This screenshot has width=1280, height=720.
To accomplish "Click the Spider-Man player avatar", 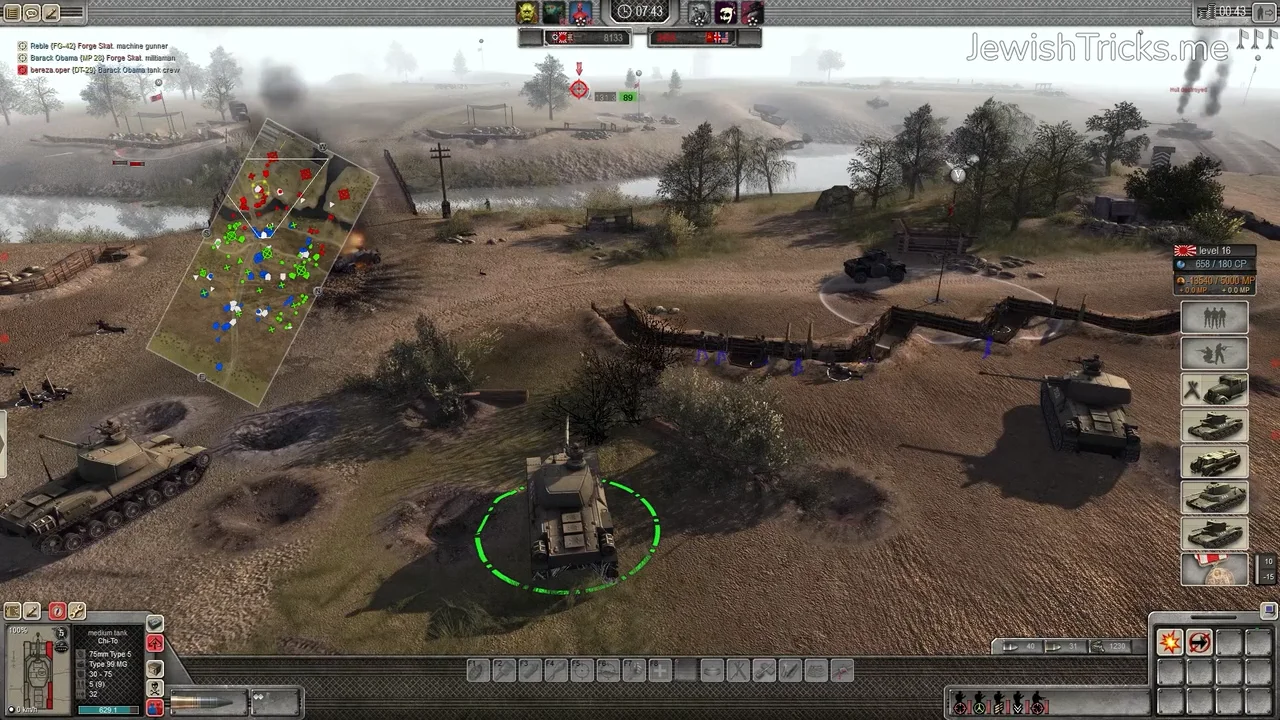I will pyautogui.click(x=580, y=12).
